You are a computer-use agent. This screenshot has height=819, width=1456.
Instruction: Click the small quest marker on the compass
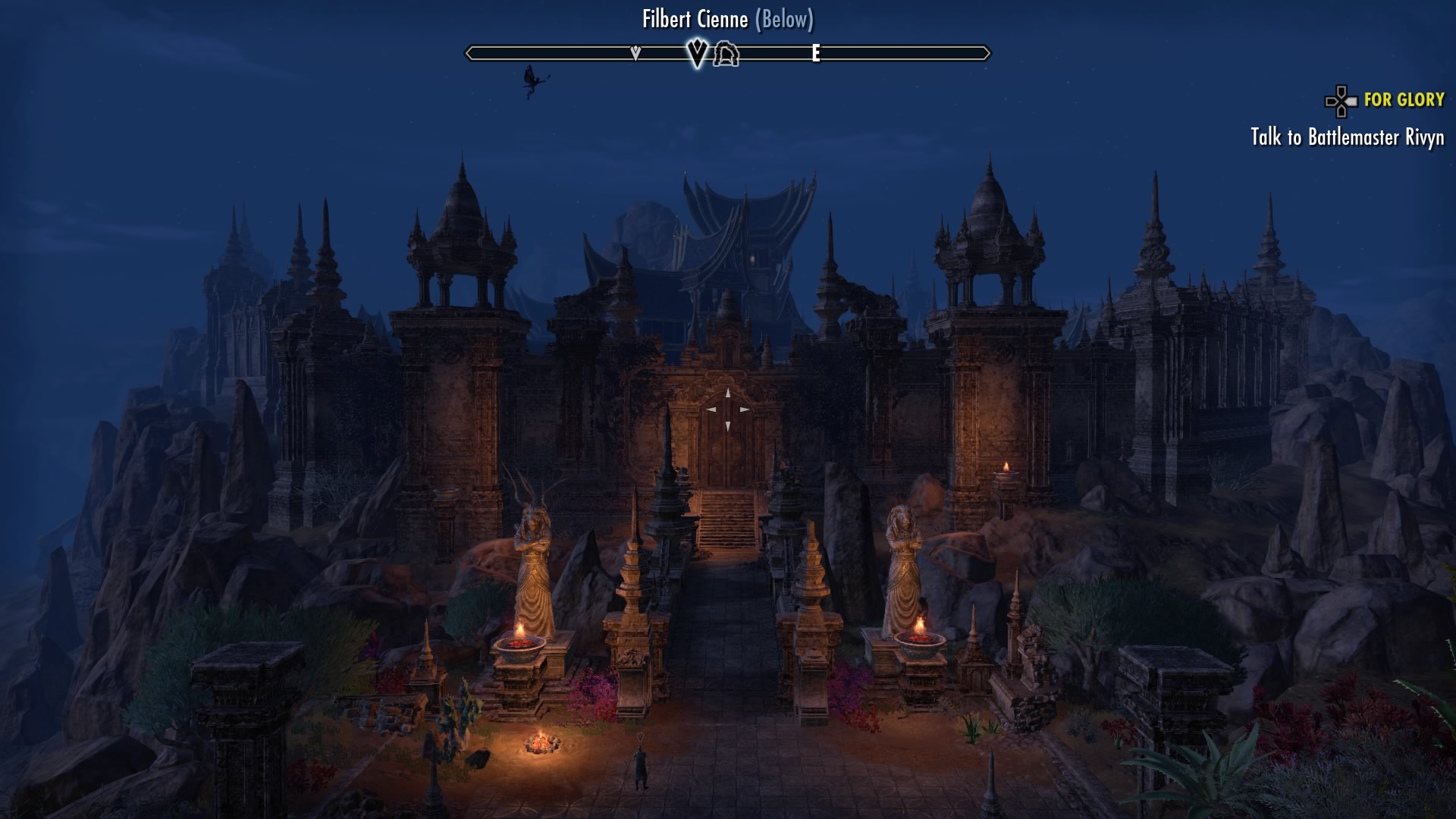point(635,53)
